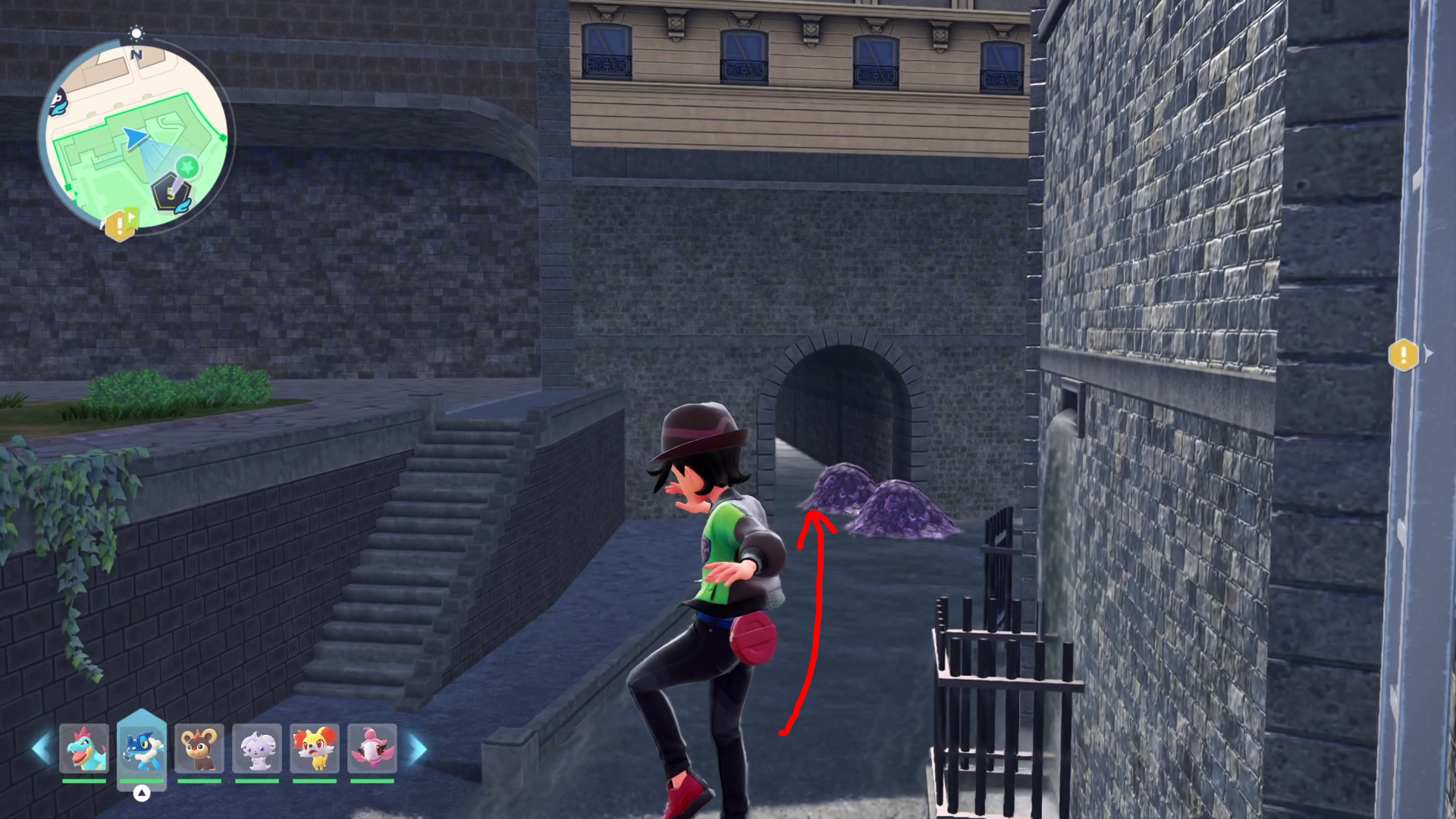This screenshot has width=1456, height=819.
Task: Click the yellow exclamation quest marker on minimap
Action: pos(119,224)
